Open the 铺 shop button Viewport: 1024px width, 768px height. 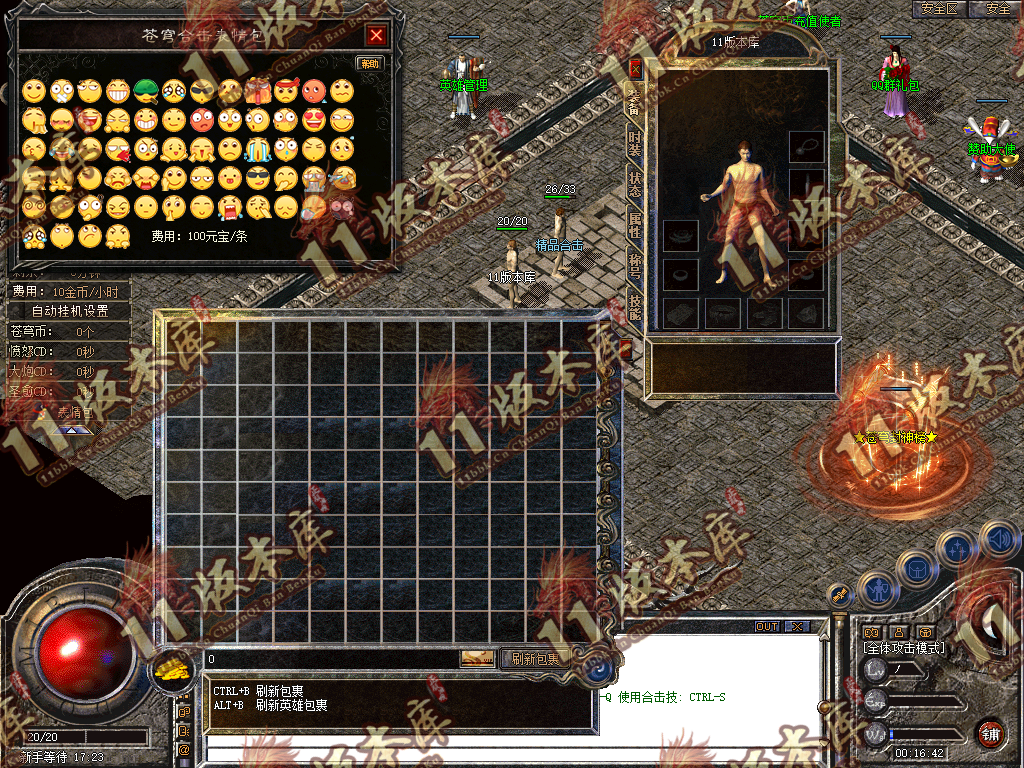991,732
